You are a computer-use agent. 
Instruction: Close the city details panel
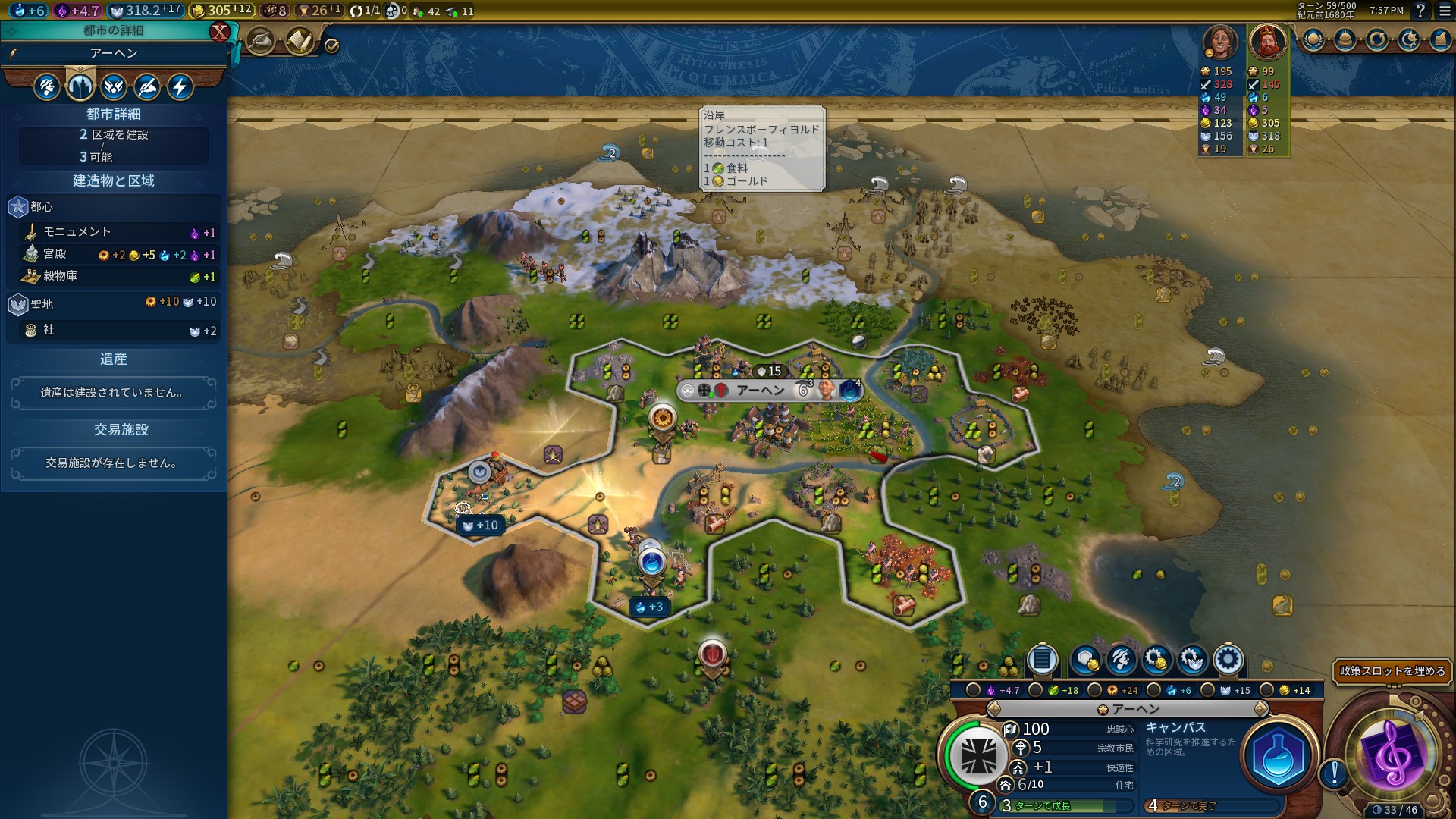pyautogui.click(x=219, y=31)
